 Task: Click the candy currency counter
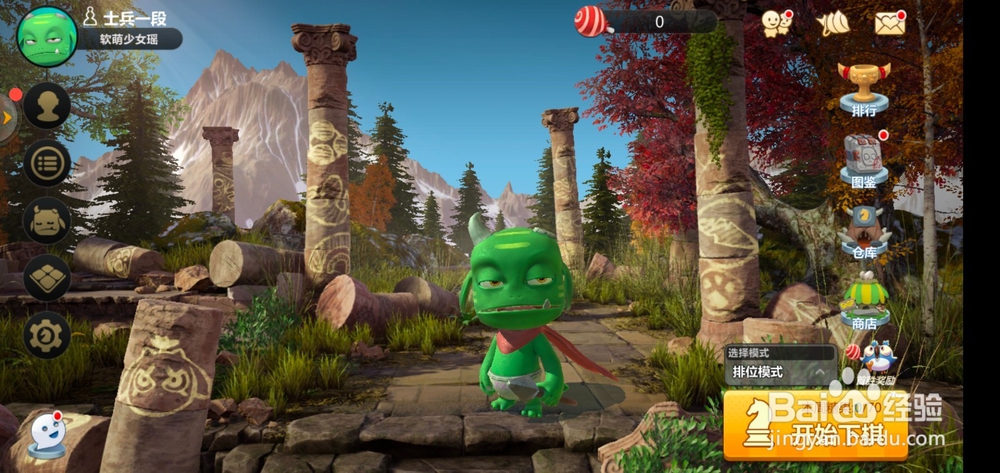click(645, 21)
